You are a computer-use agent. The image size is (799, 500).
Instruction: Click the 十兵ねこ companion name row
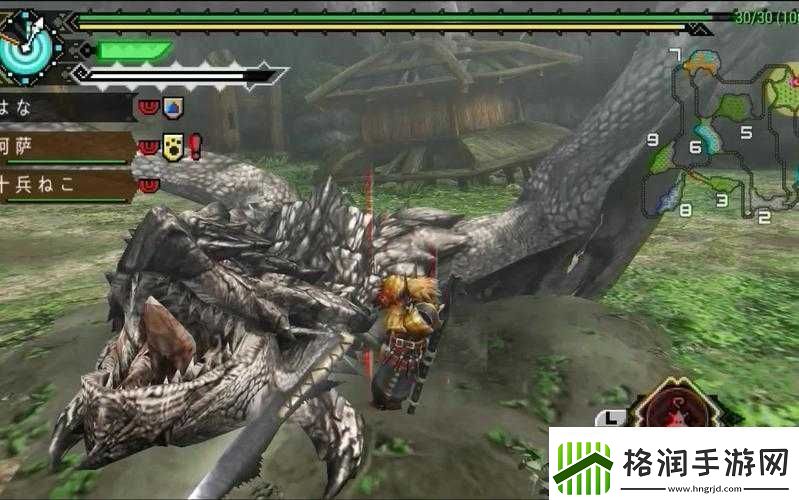[62, 184]
